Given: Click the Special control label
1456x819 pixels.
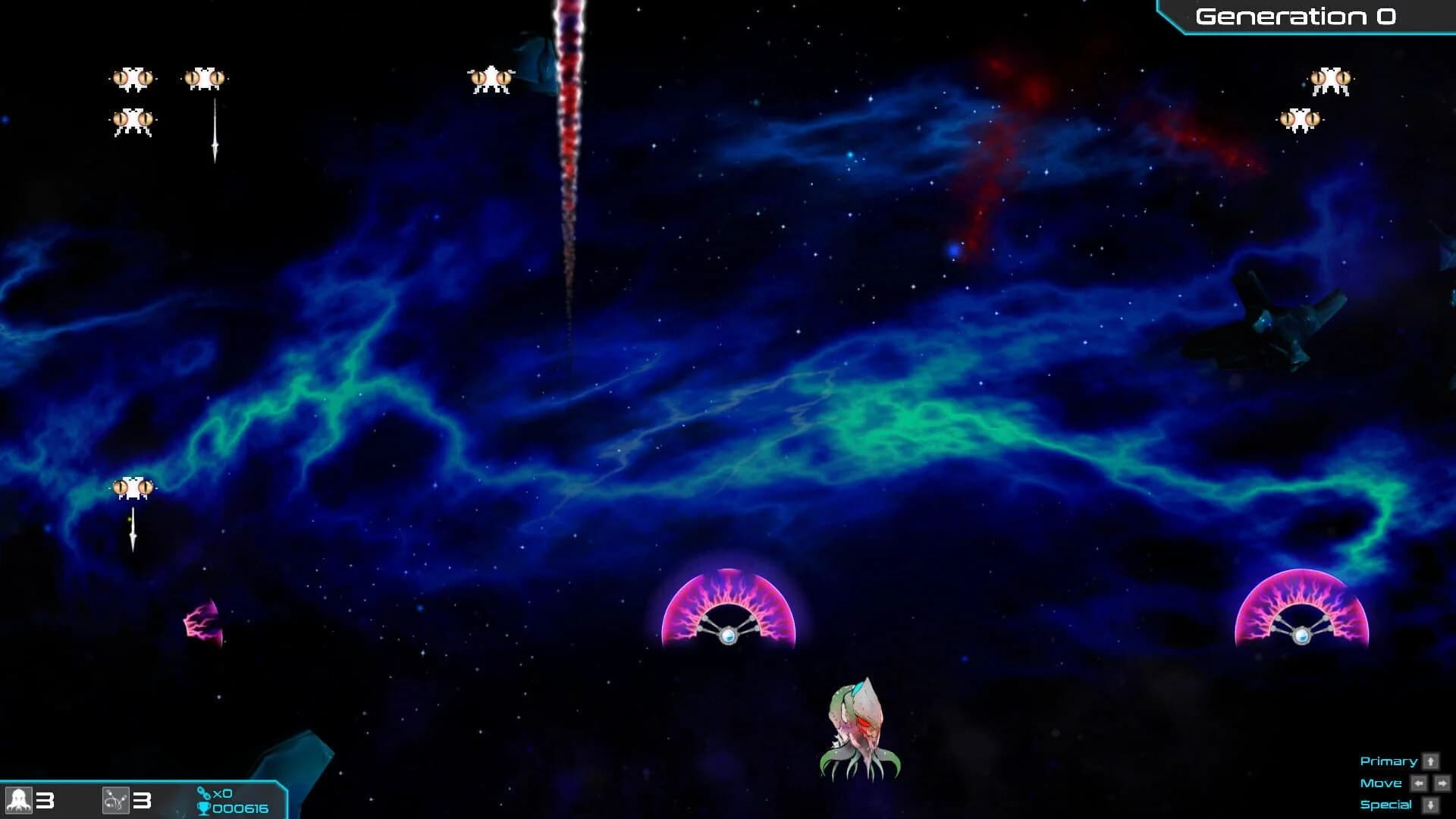Looking at the screenshot, I should pos(1387,805).
